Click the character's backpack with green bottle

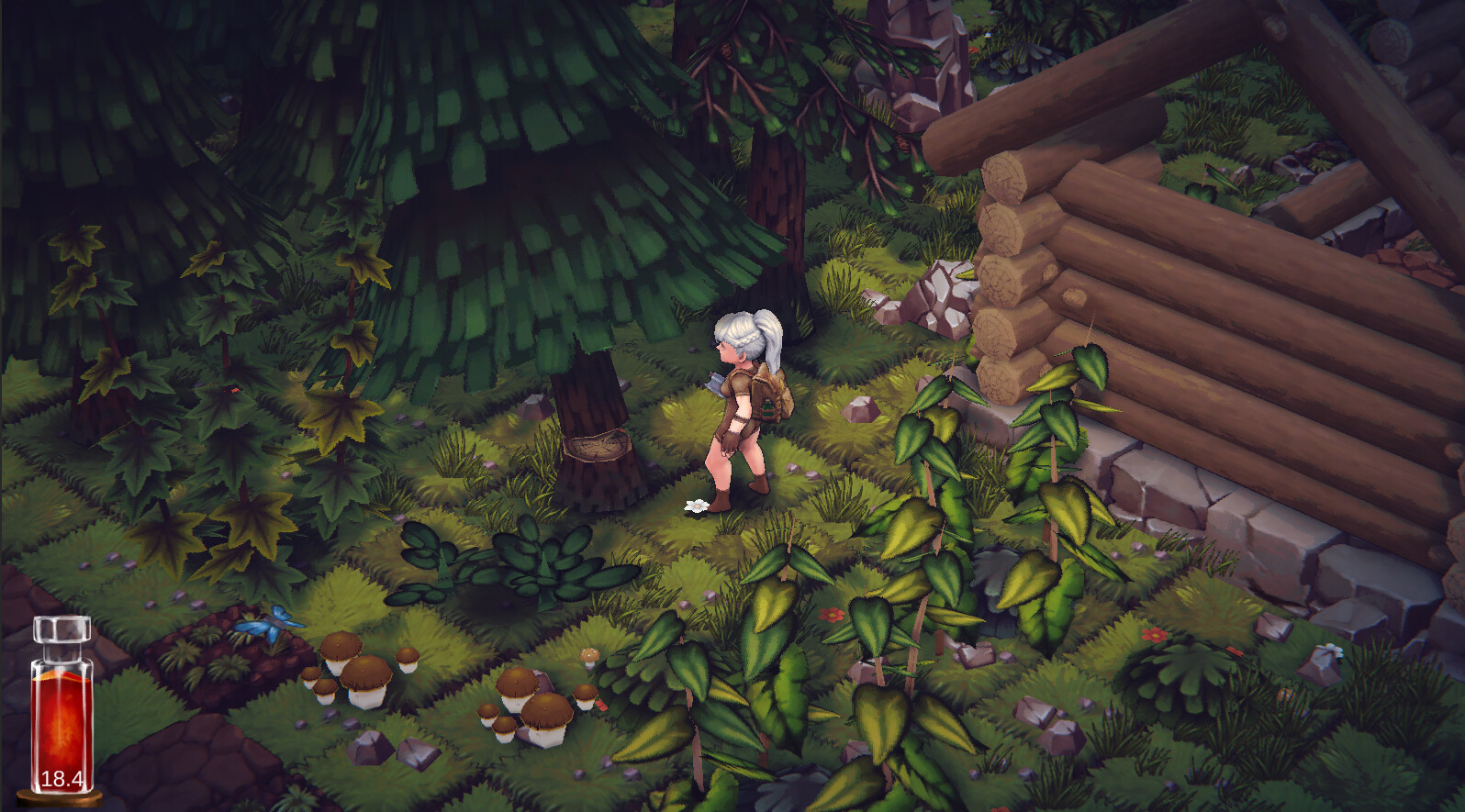click(x=771, y=395)
